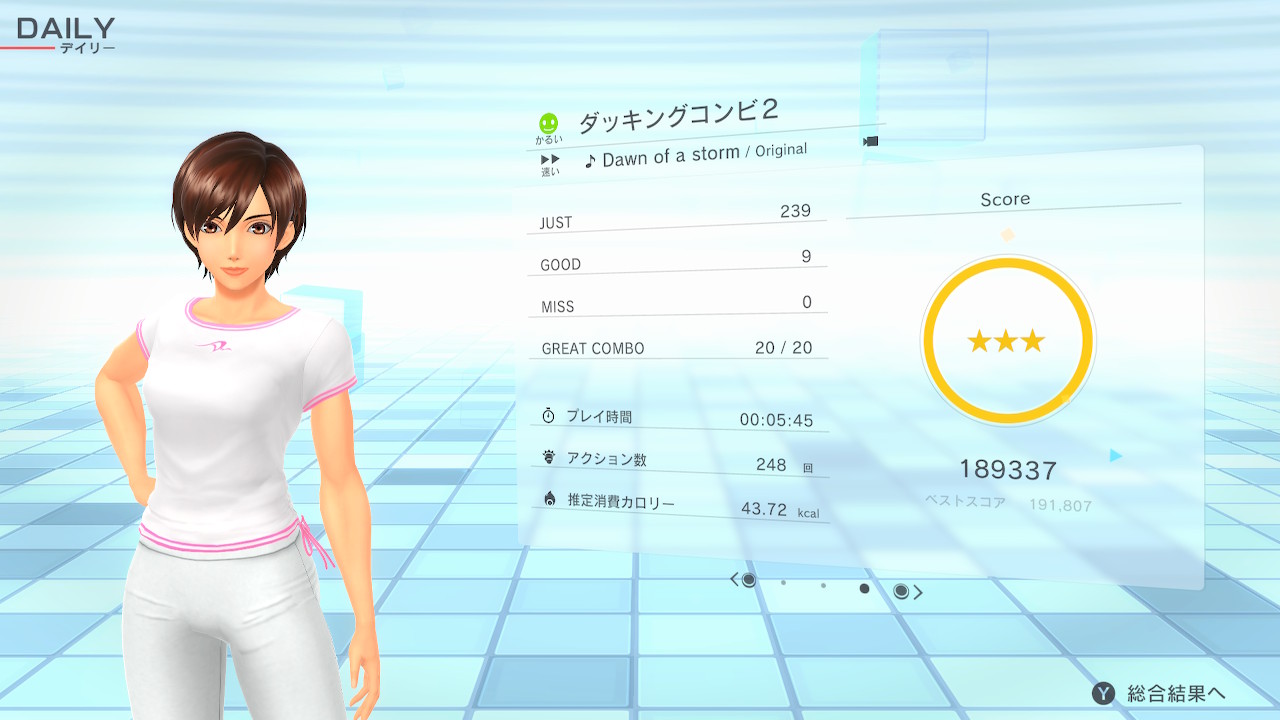Click the video camera icon

[870, 141]
